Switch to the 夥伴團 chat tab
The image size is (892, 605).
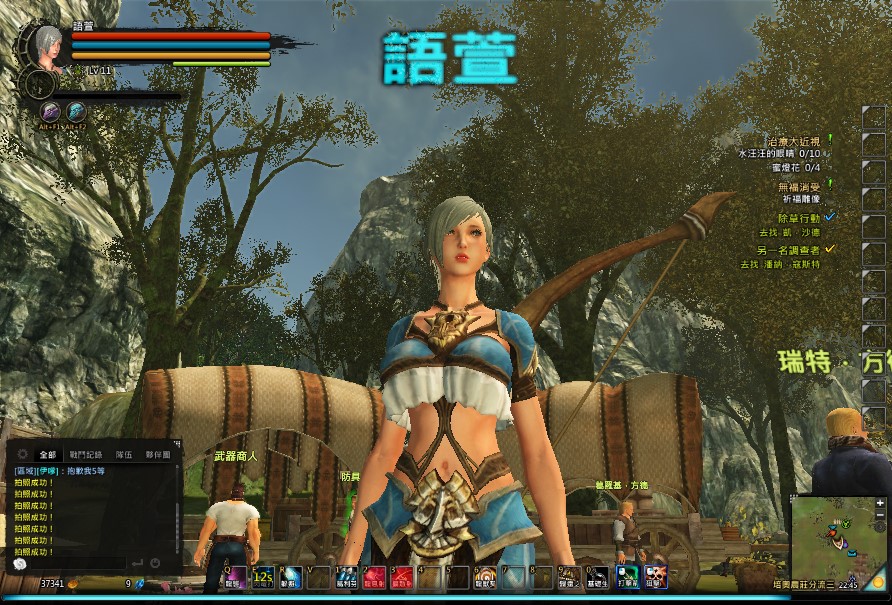click(158, 454)
